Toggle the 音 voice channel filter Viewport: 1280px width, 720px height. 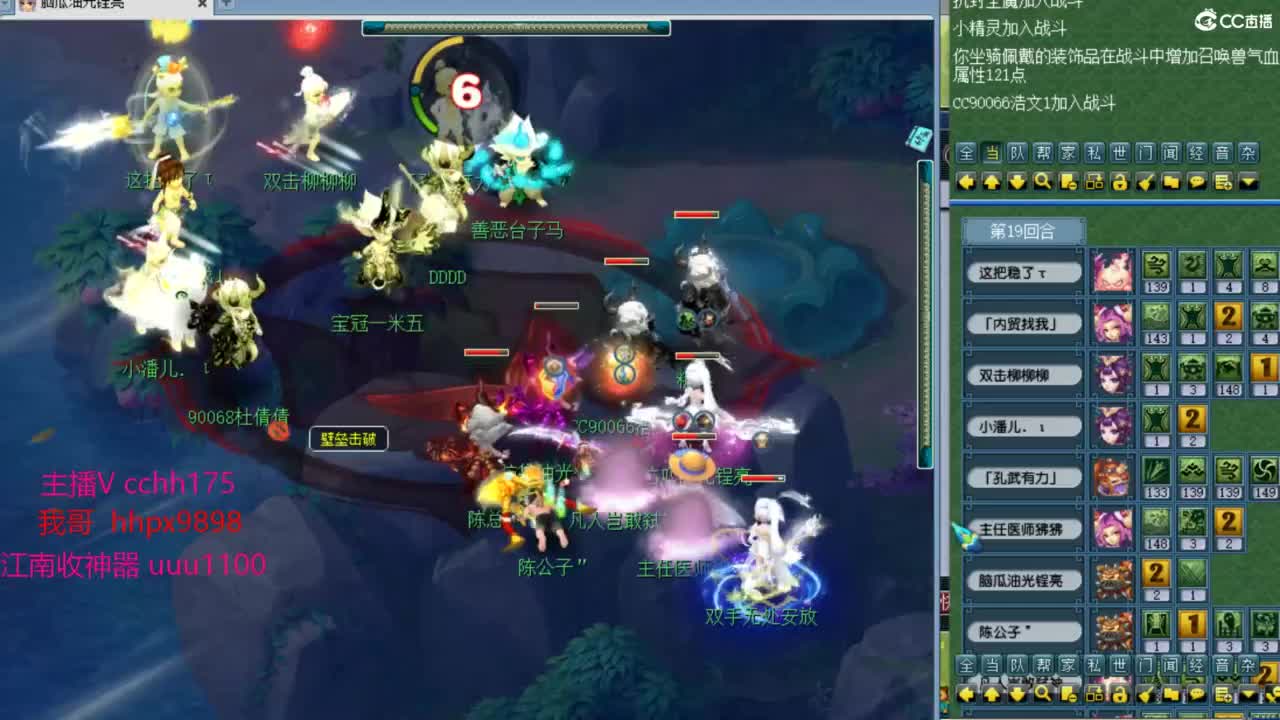pyautogui.click(x=1222, y=153)
